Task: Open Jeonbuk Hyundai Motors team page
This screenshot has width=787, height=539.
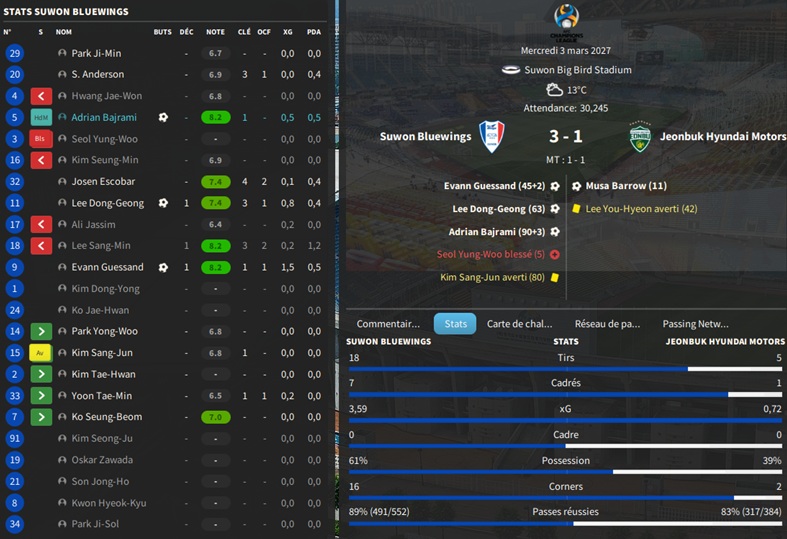Action: [720, 137]
